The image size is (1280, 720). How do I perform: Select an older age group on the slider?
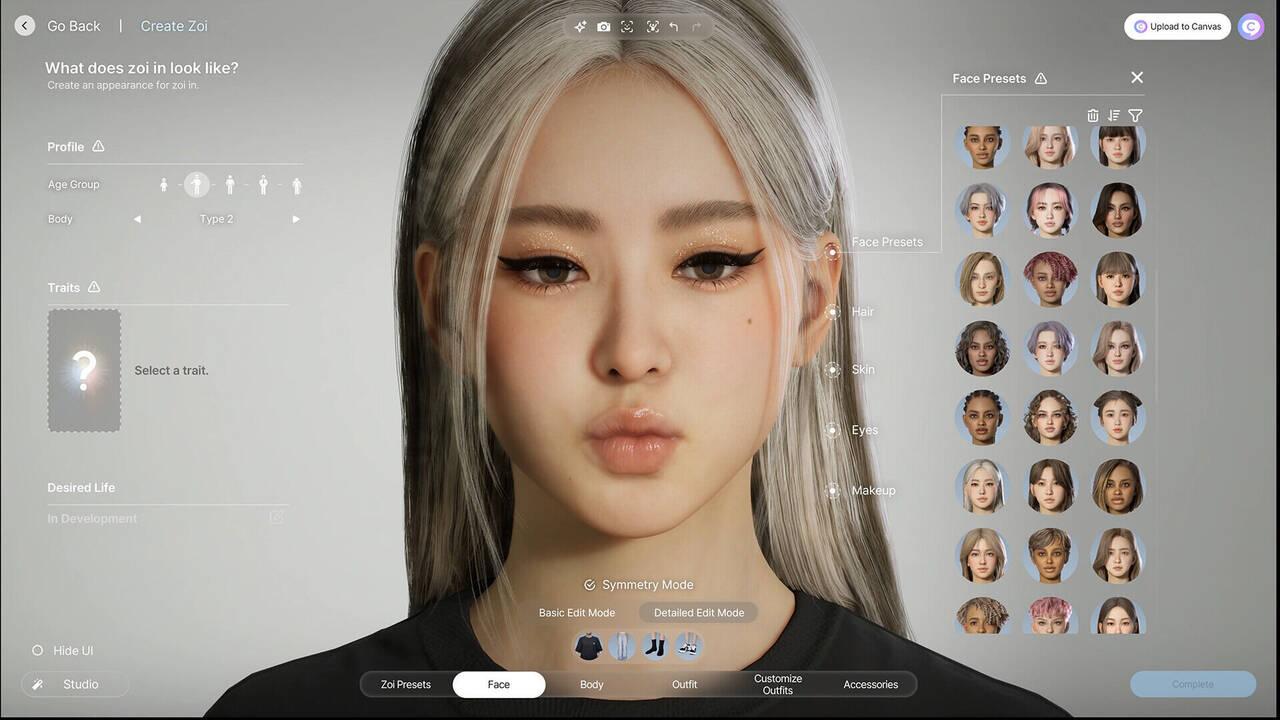point(296,184)
